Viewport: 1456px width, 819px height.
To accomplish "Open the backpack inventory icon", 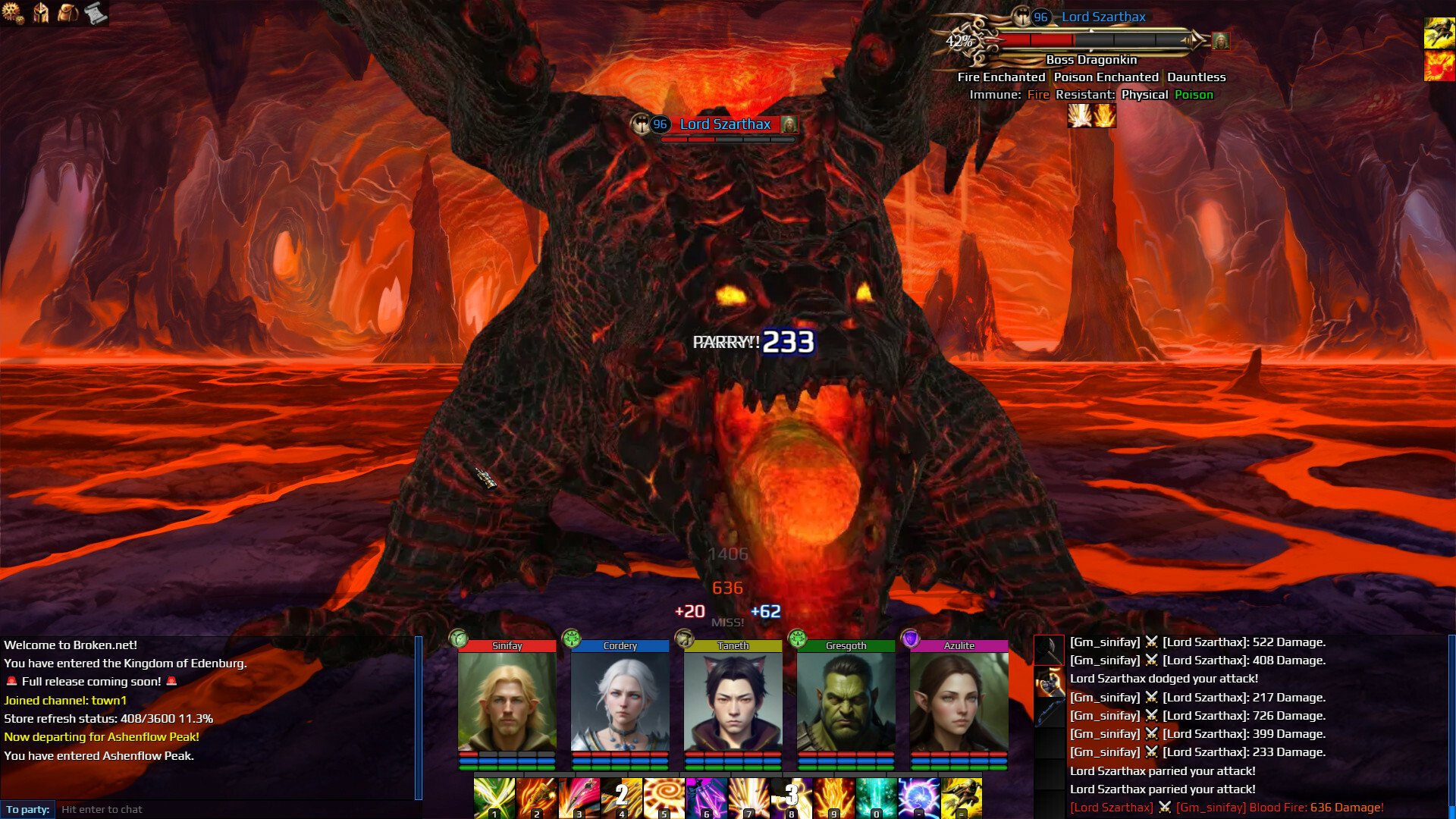I will click(x=68, y=13).
